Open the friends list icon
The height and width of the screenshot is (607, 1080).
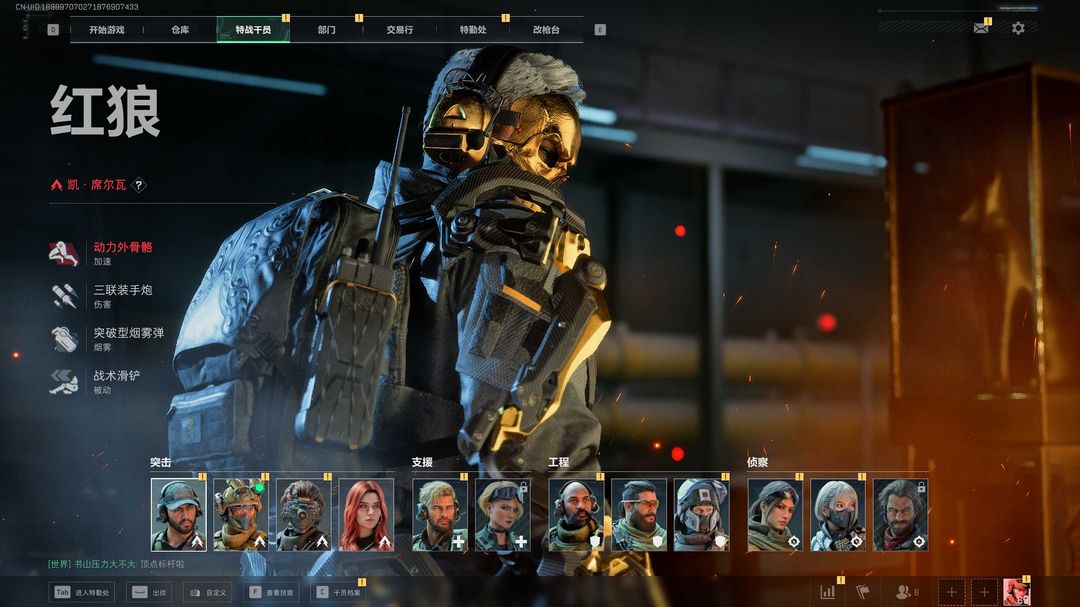click(905, 592)
